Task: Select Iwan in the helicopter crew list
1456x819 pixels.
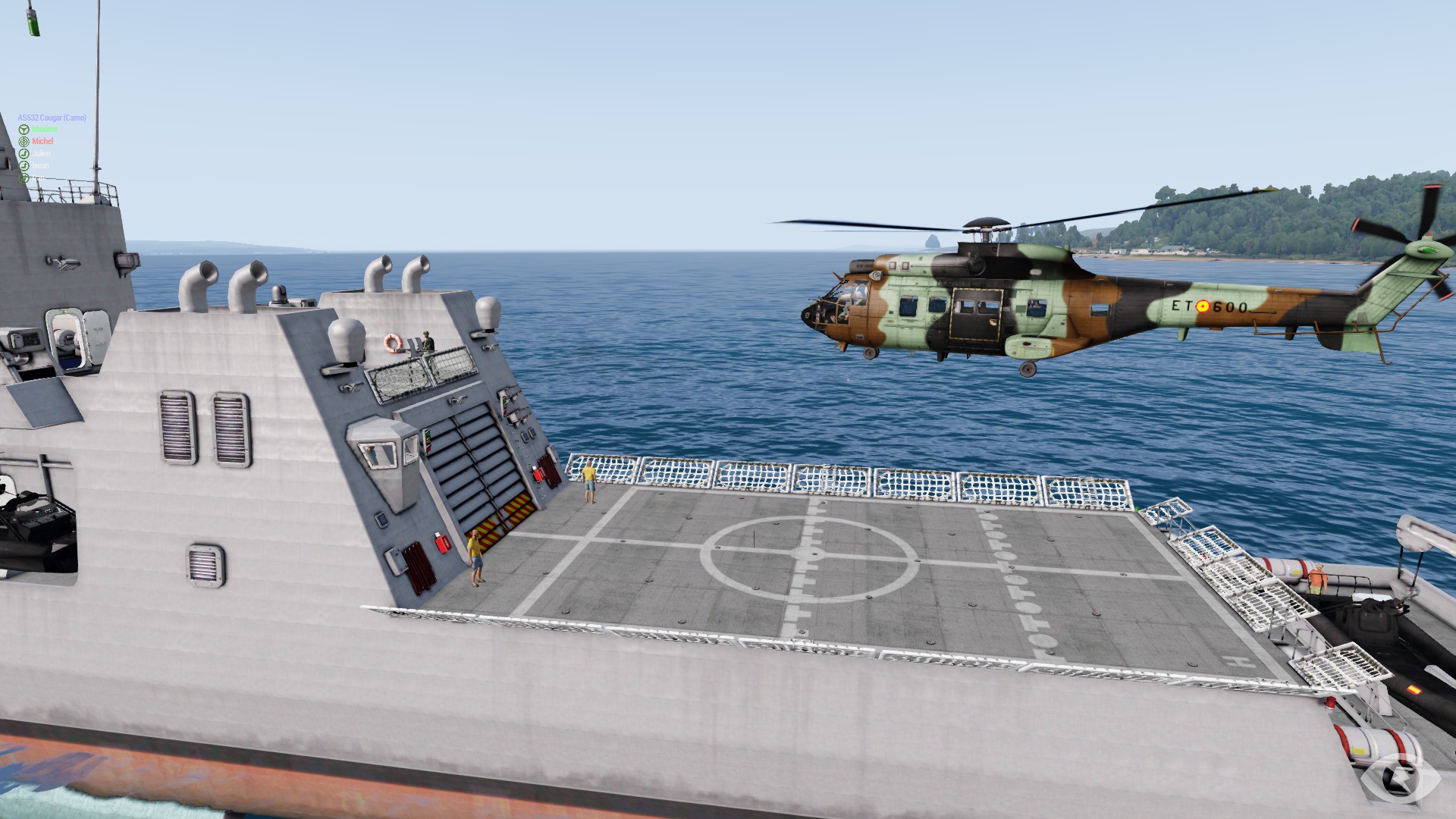Action: click(x=40, y=166)
